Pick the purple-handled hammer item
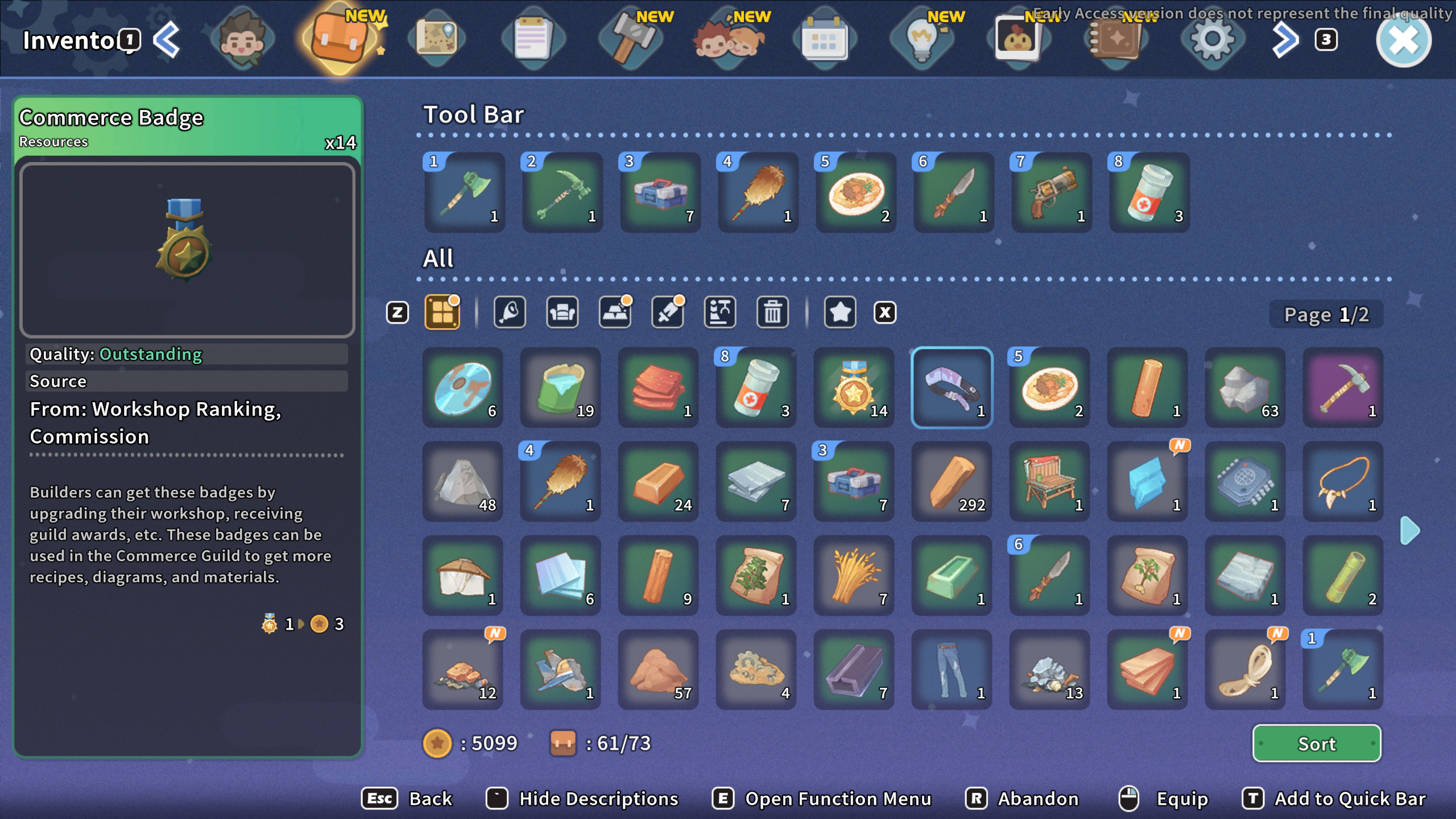The height and width of the screenshot is (819, 1456). [x=1343, y=388]
